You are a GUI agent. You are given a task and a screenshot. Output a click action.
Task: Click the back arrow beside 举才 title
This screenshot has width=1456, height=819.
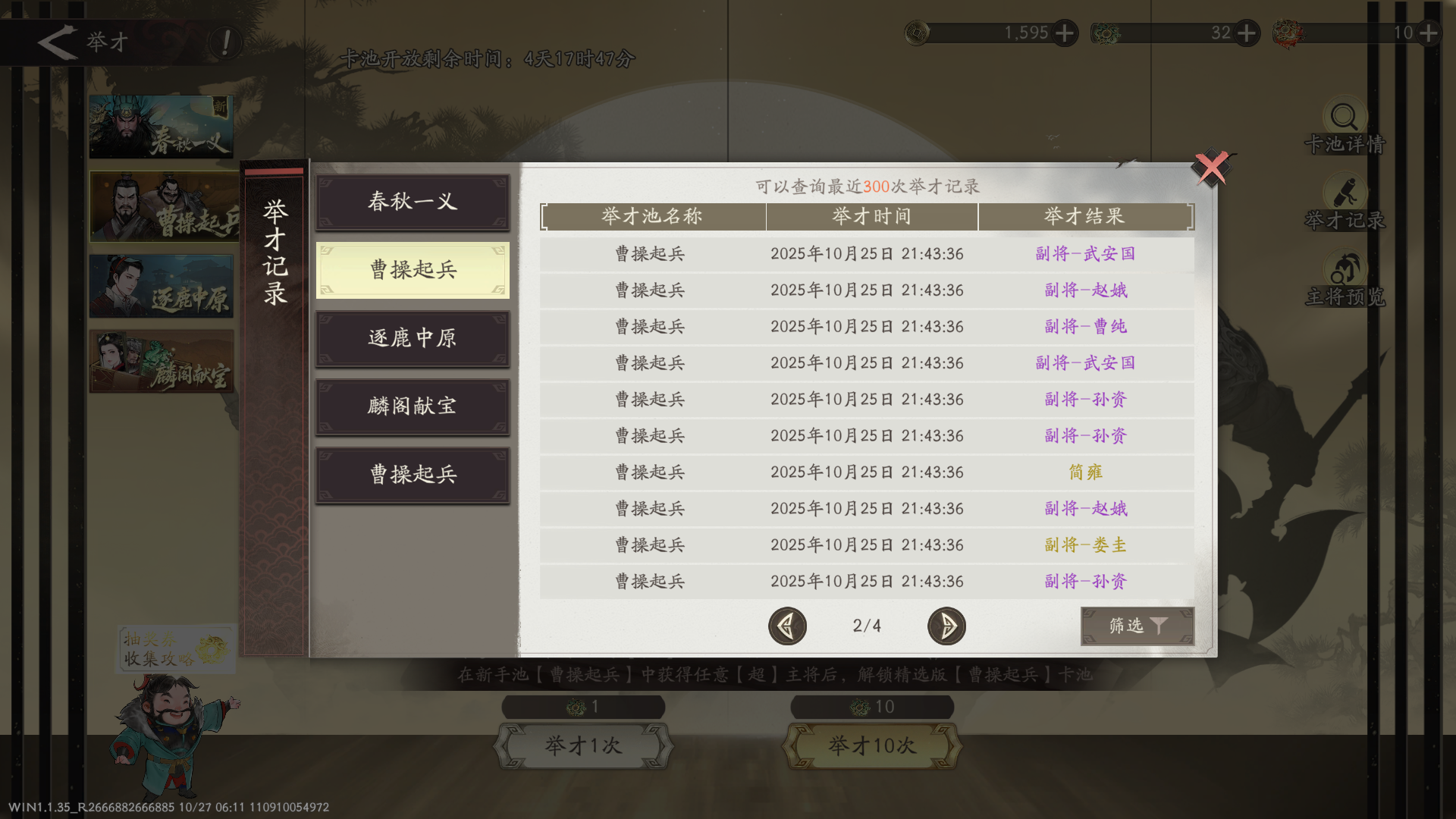57,42
